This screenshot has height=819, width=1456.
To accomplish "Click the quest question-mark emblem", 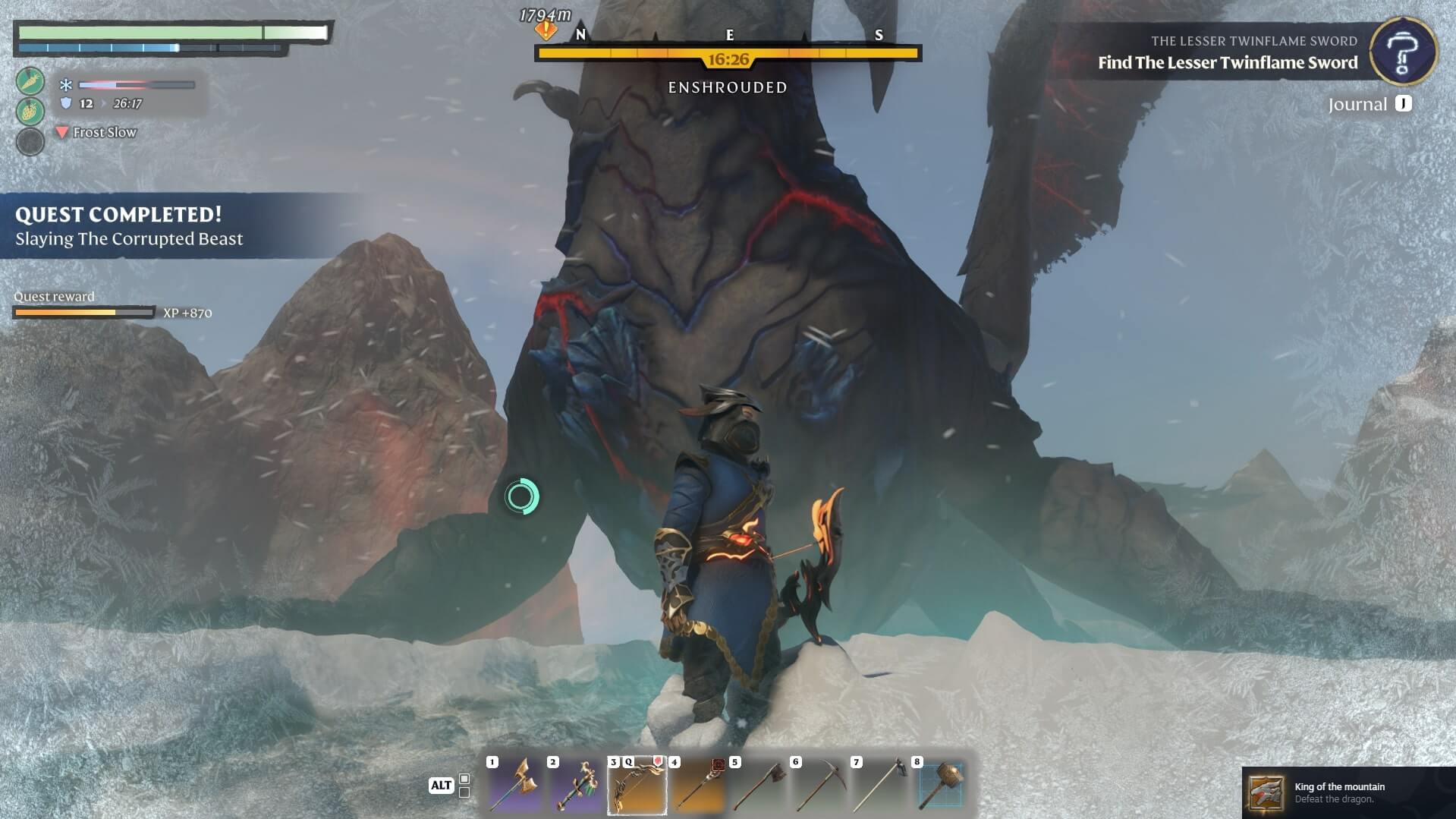I will 1403,51.
